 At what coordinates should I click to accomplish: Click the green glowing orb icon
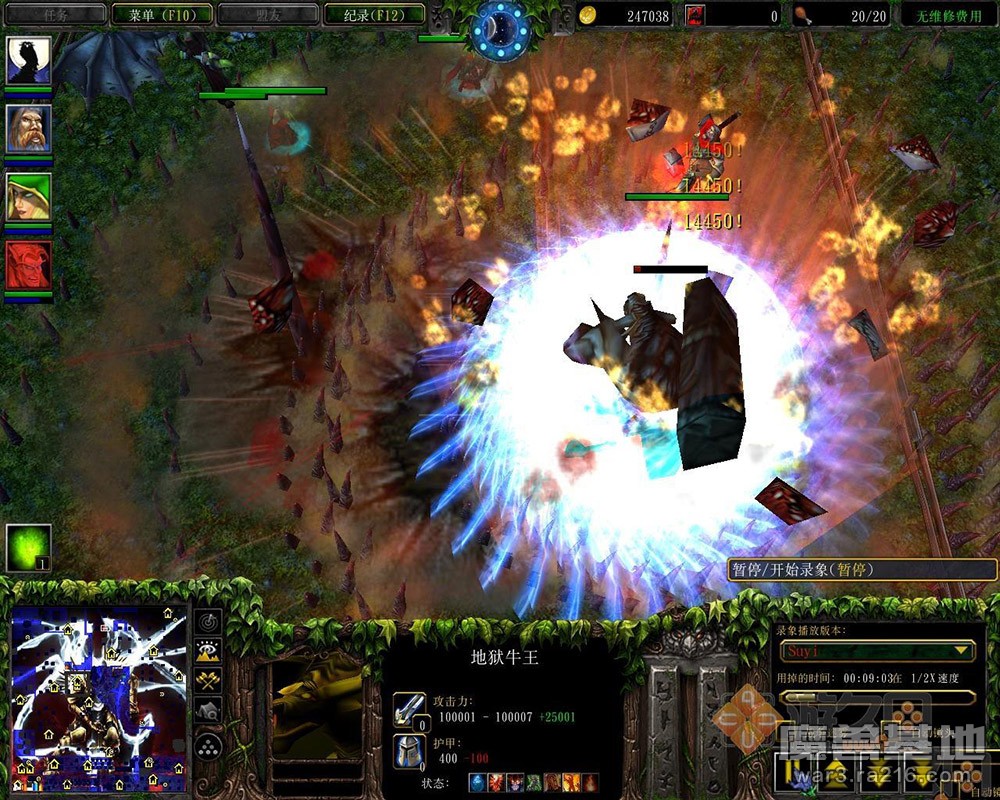(28, 547)
